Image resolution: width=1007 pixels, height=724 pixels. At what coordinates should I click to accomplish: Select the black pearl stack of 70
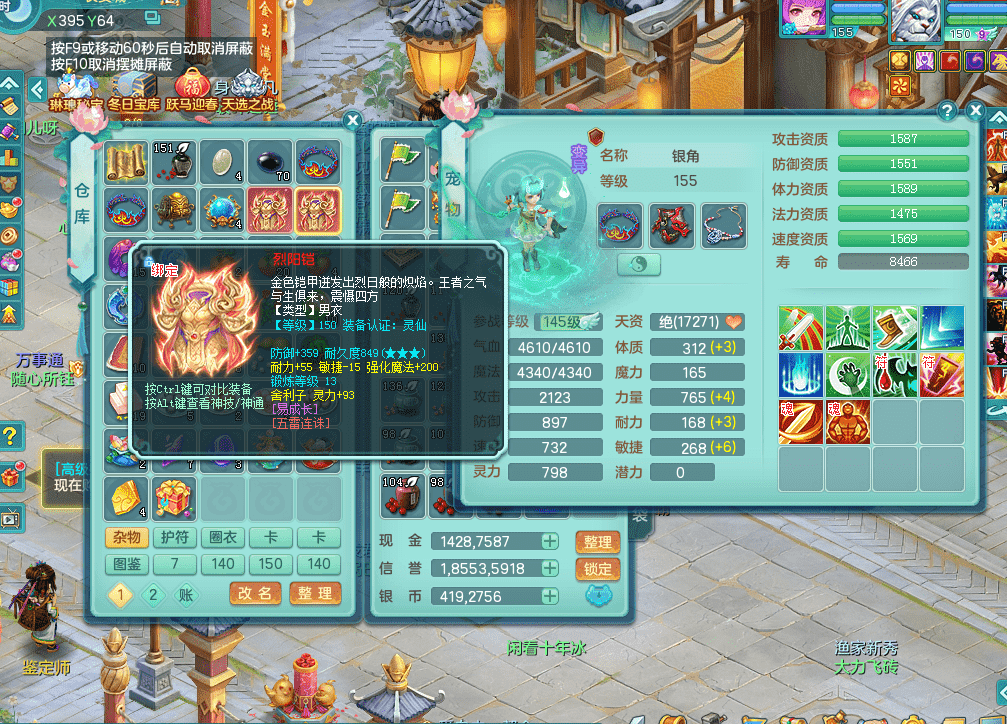click(270, 160)
